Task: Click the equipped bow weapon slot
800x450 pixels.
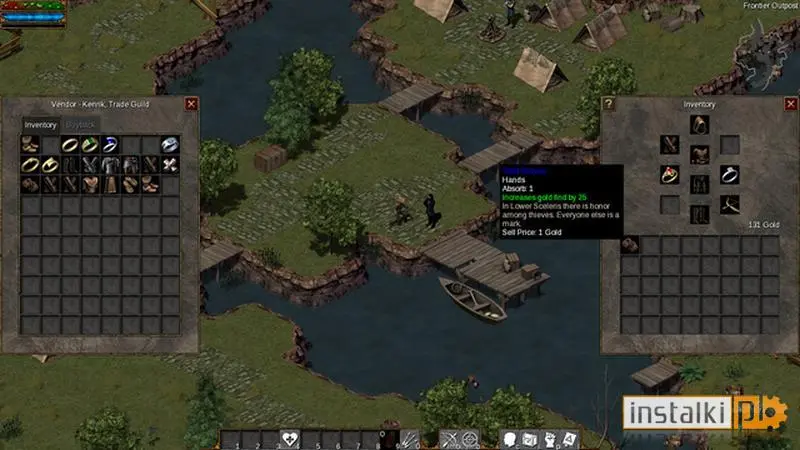Action: tap(729, 204)
